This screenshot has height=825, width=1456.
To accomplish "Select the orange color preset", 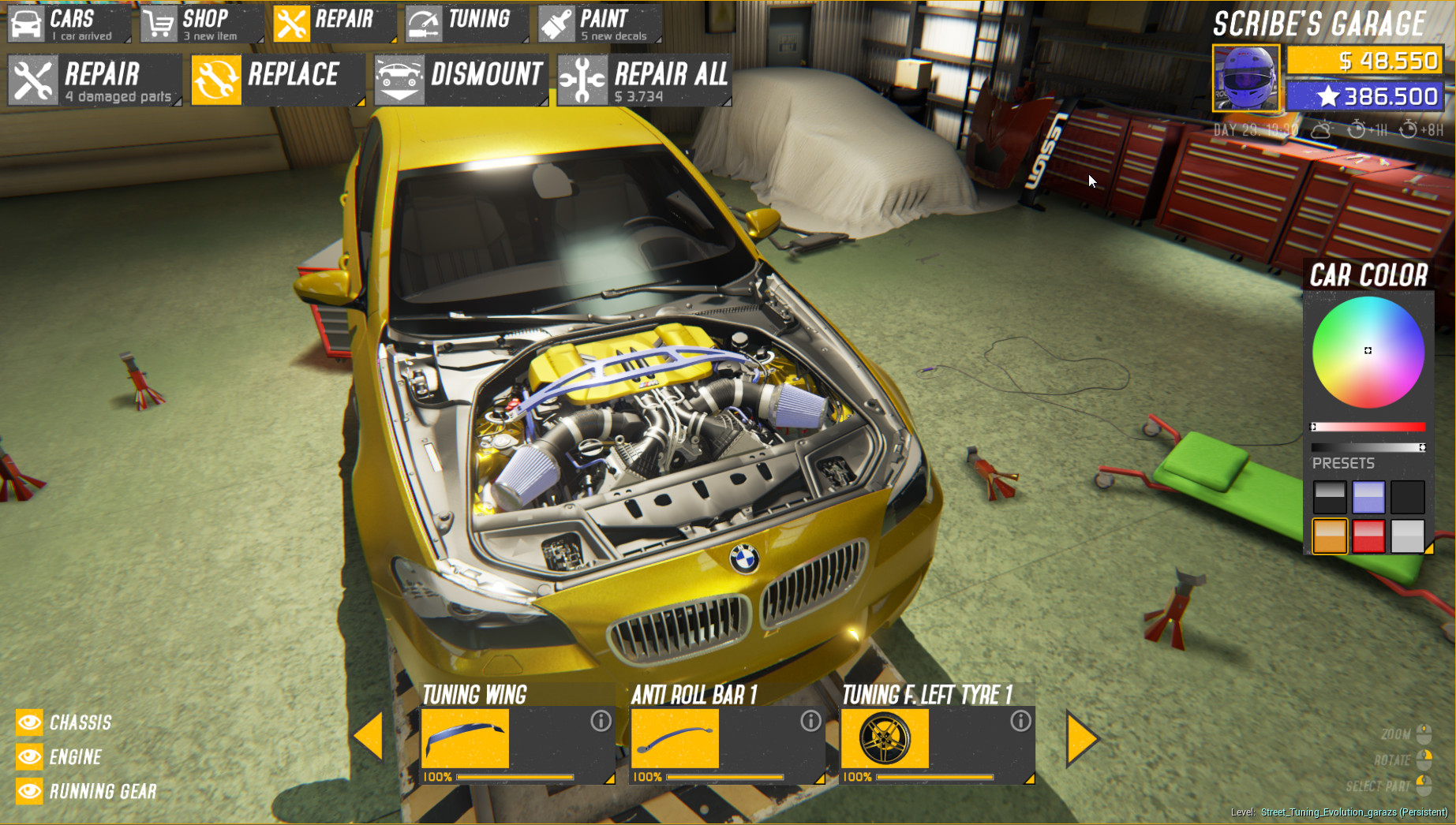I will pyautogui.click(x=1330, y=536).
